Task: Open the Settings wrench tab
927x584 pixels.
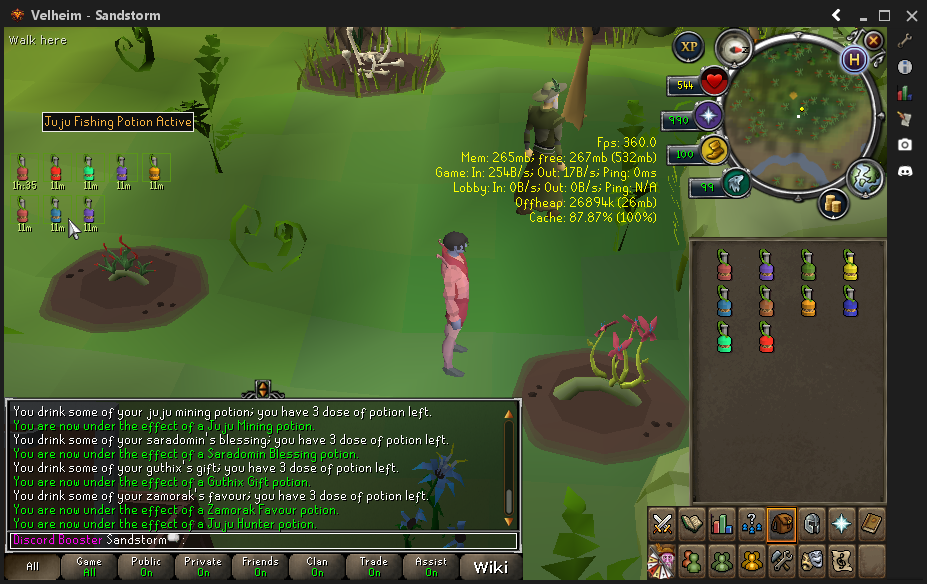Action: (x=781, y=560)
